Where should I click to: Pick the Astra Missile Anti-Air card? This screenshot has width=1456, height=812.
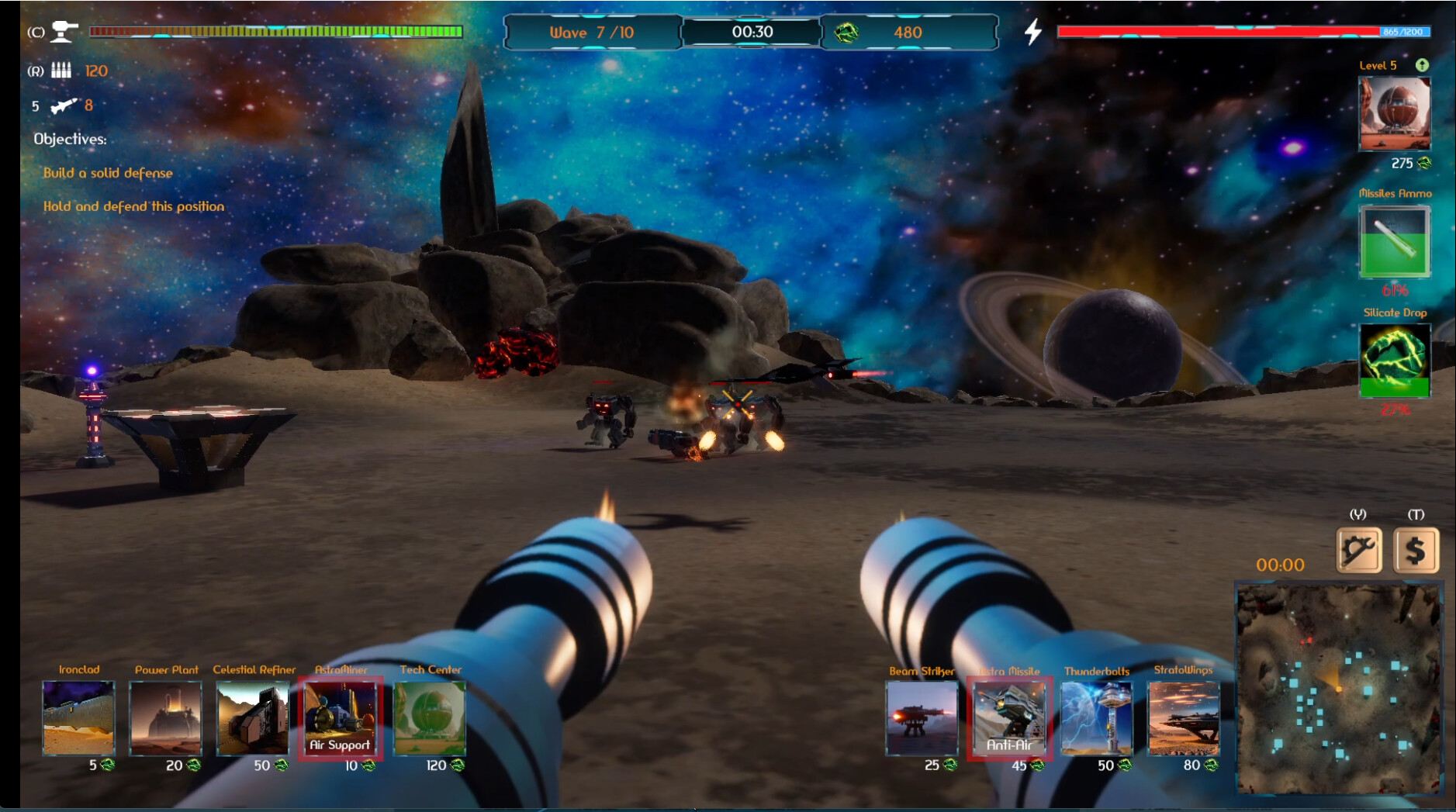1009,718
